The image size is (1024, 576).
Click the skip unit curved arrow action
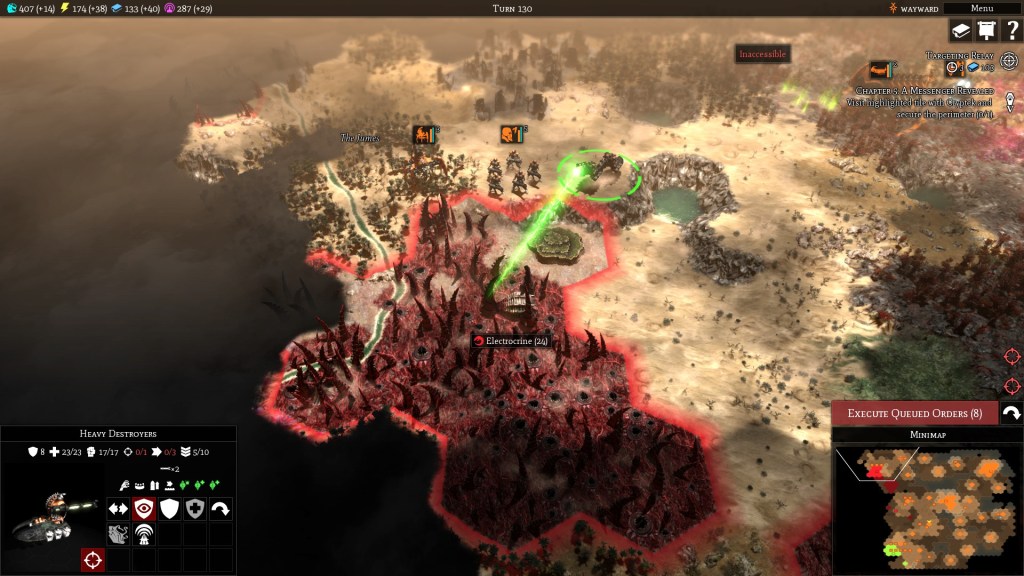pyautogui.click(x=220, y=508)
